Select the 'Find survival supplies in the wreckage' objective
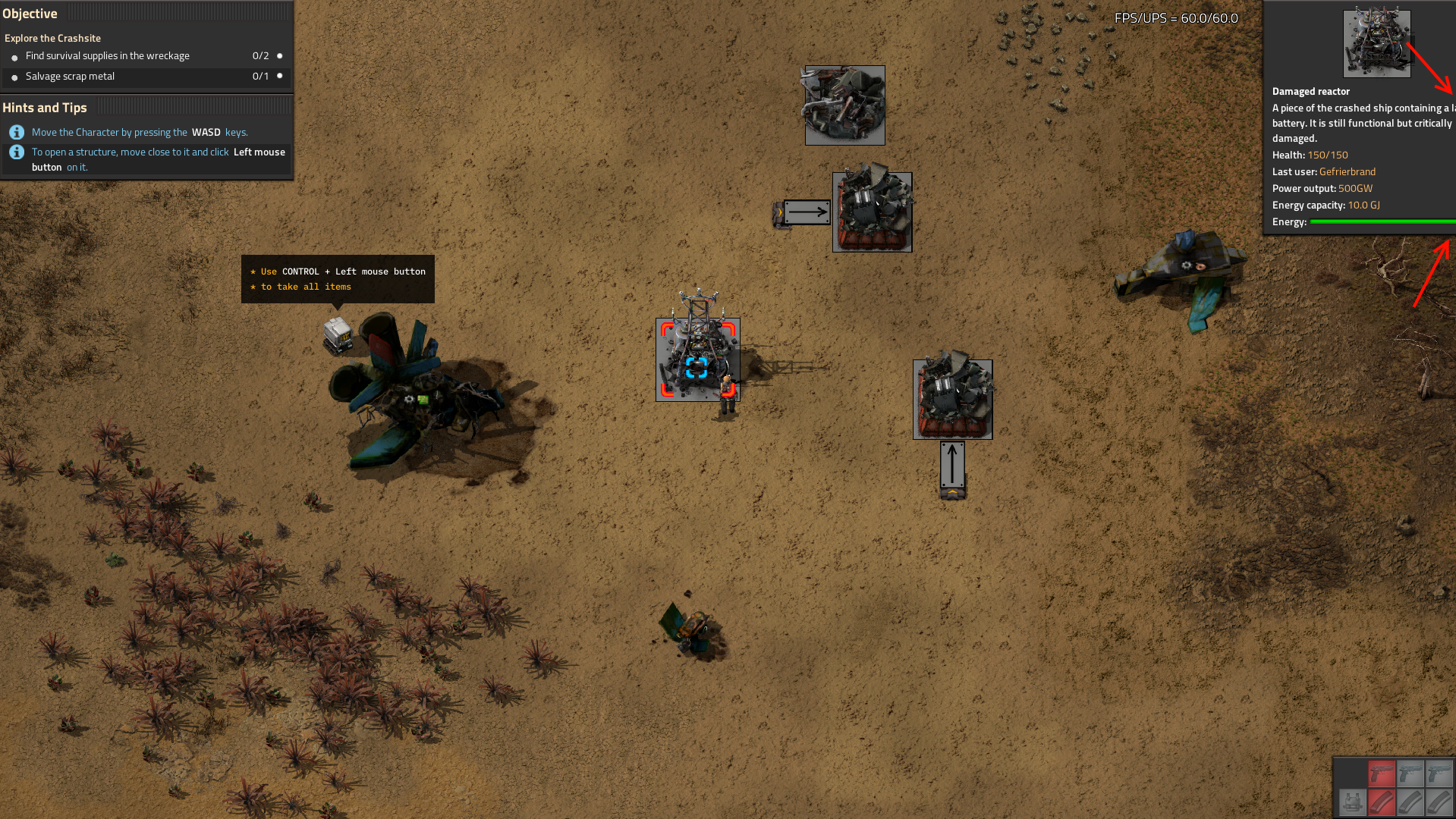 [108, 56]
